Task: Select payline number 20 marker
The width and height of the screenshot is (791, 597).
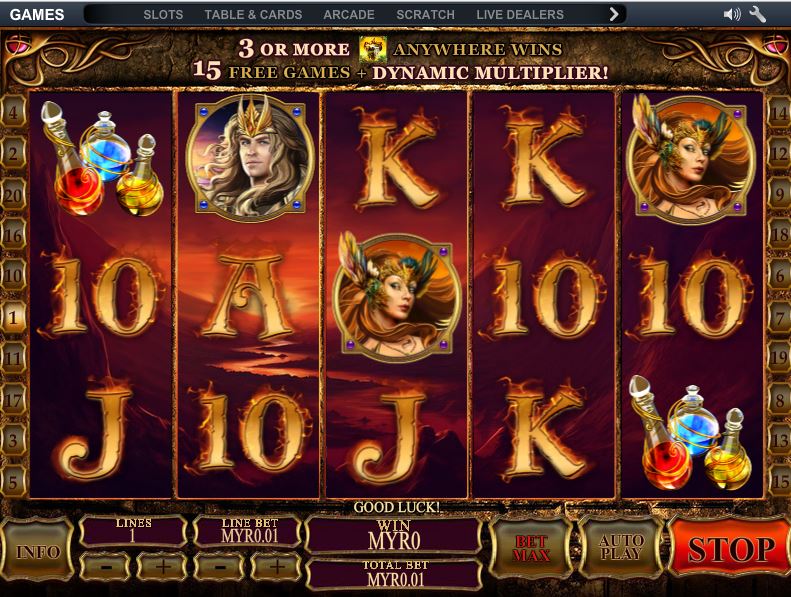Action: pos(14,194)
